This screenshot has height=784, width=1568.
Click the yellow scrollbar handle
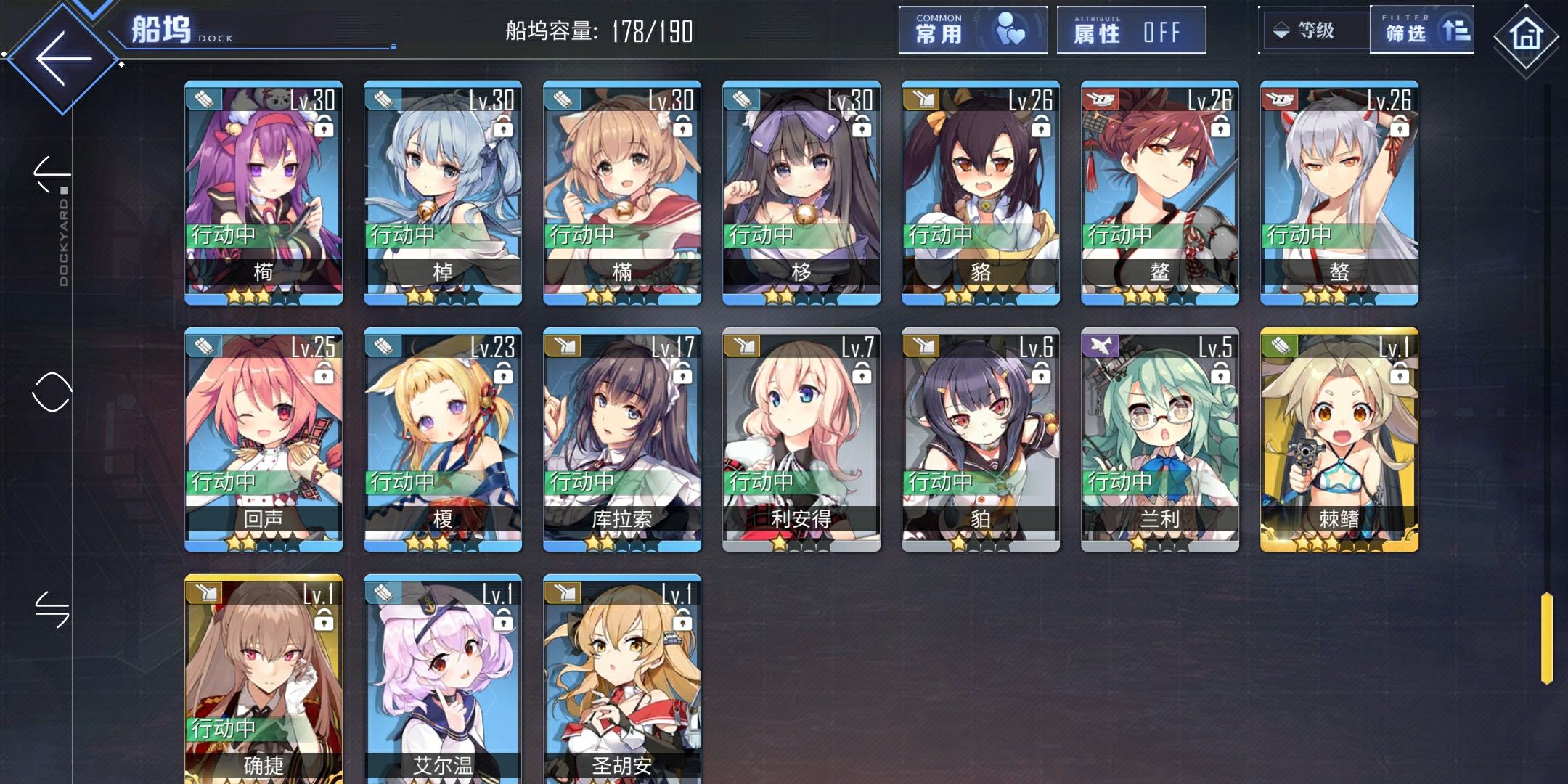click(1546, 638)
